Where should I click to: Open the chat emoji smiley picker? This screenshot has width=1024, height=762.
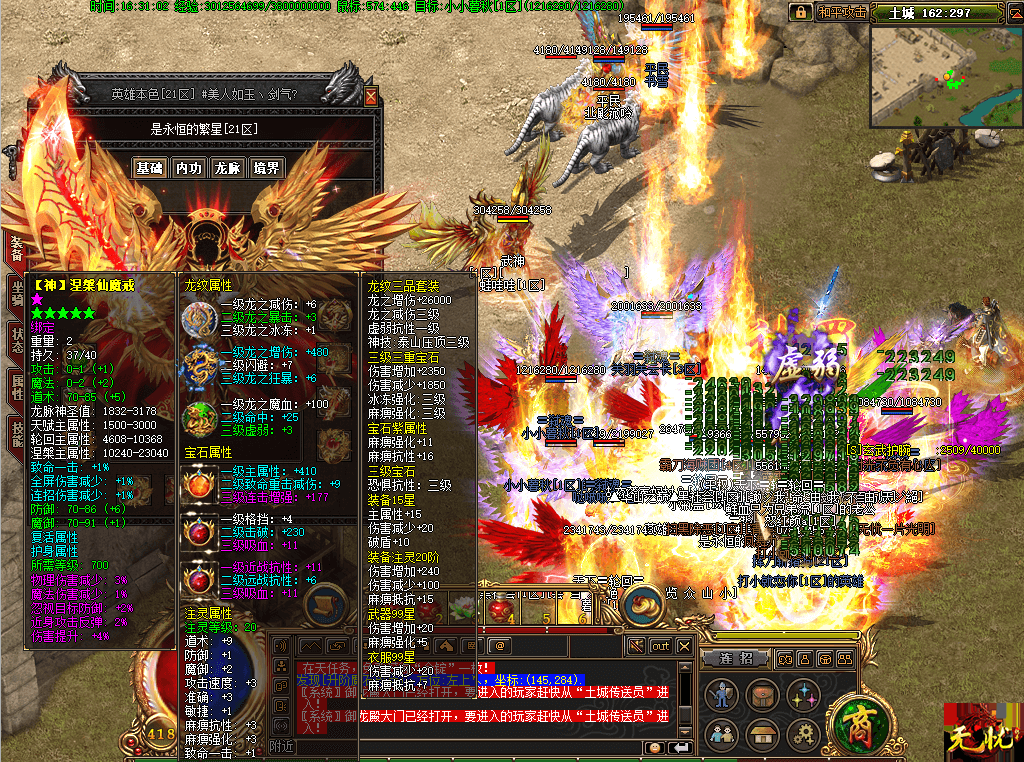point(654,747)
